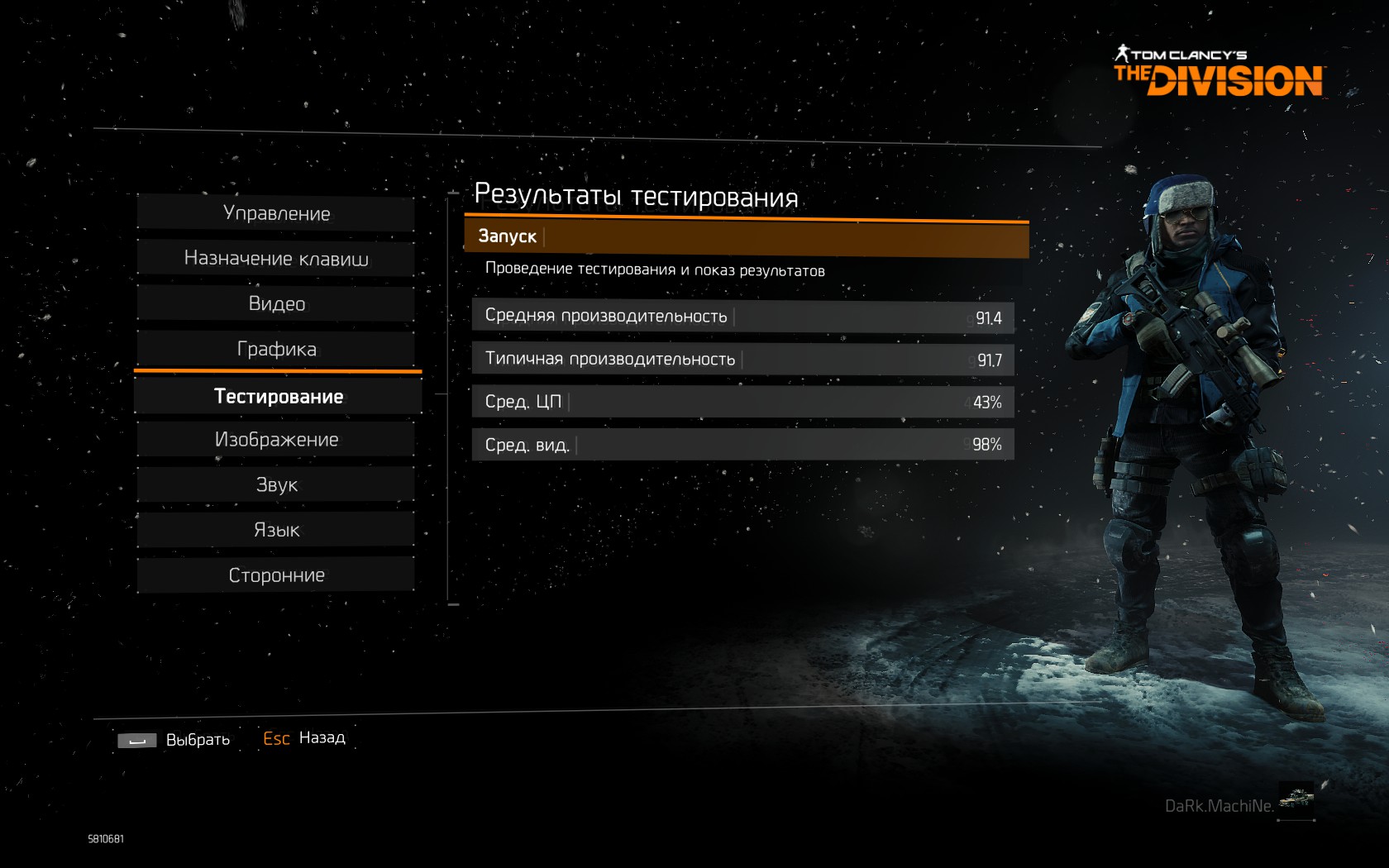Go to the Видео settings
1389x868 pixels.
point(276,304)
